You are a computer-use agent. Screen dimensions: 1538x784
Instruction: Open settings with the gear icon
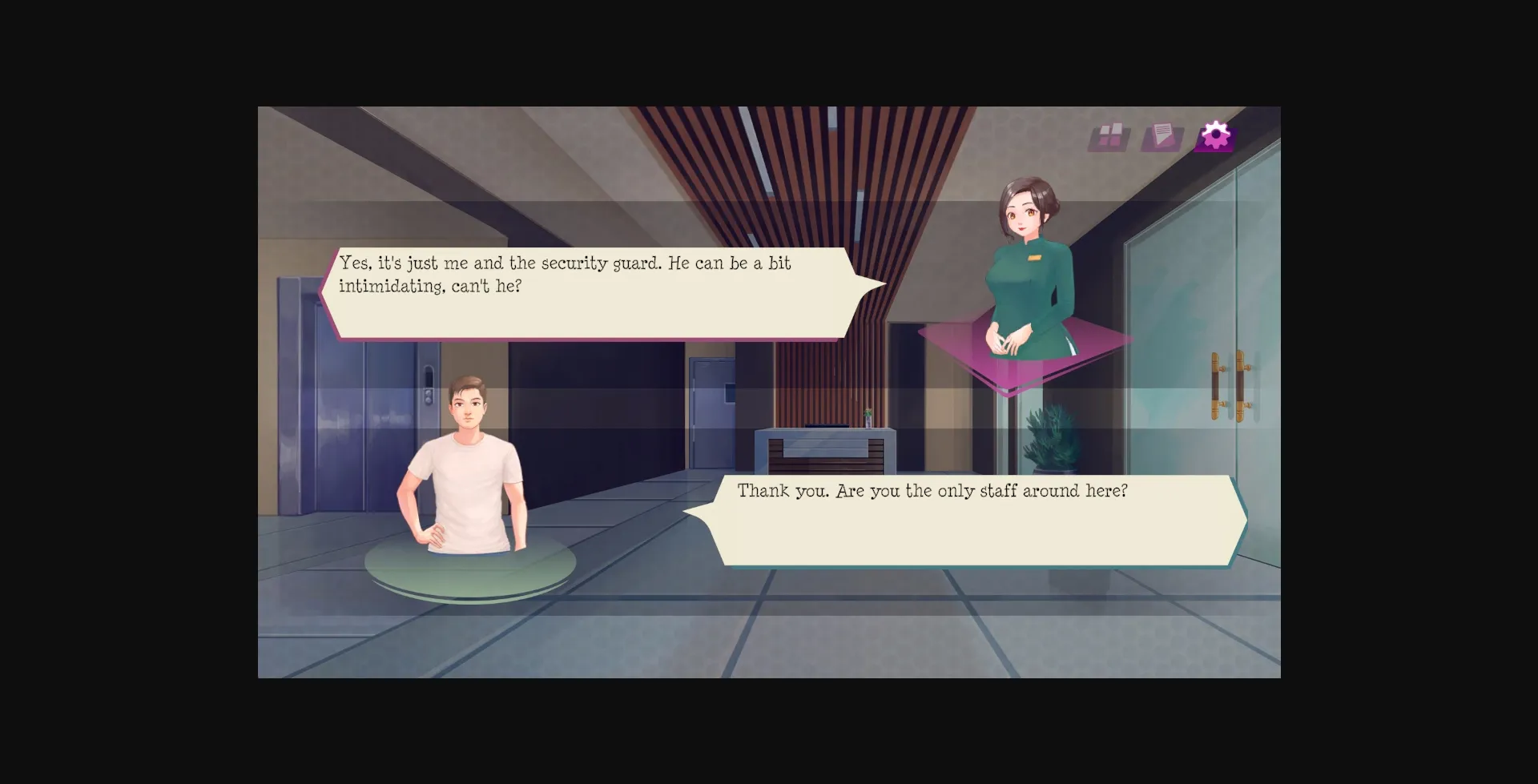(x=1215, y=136)
